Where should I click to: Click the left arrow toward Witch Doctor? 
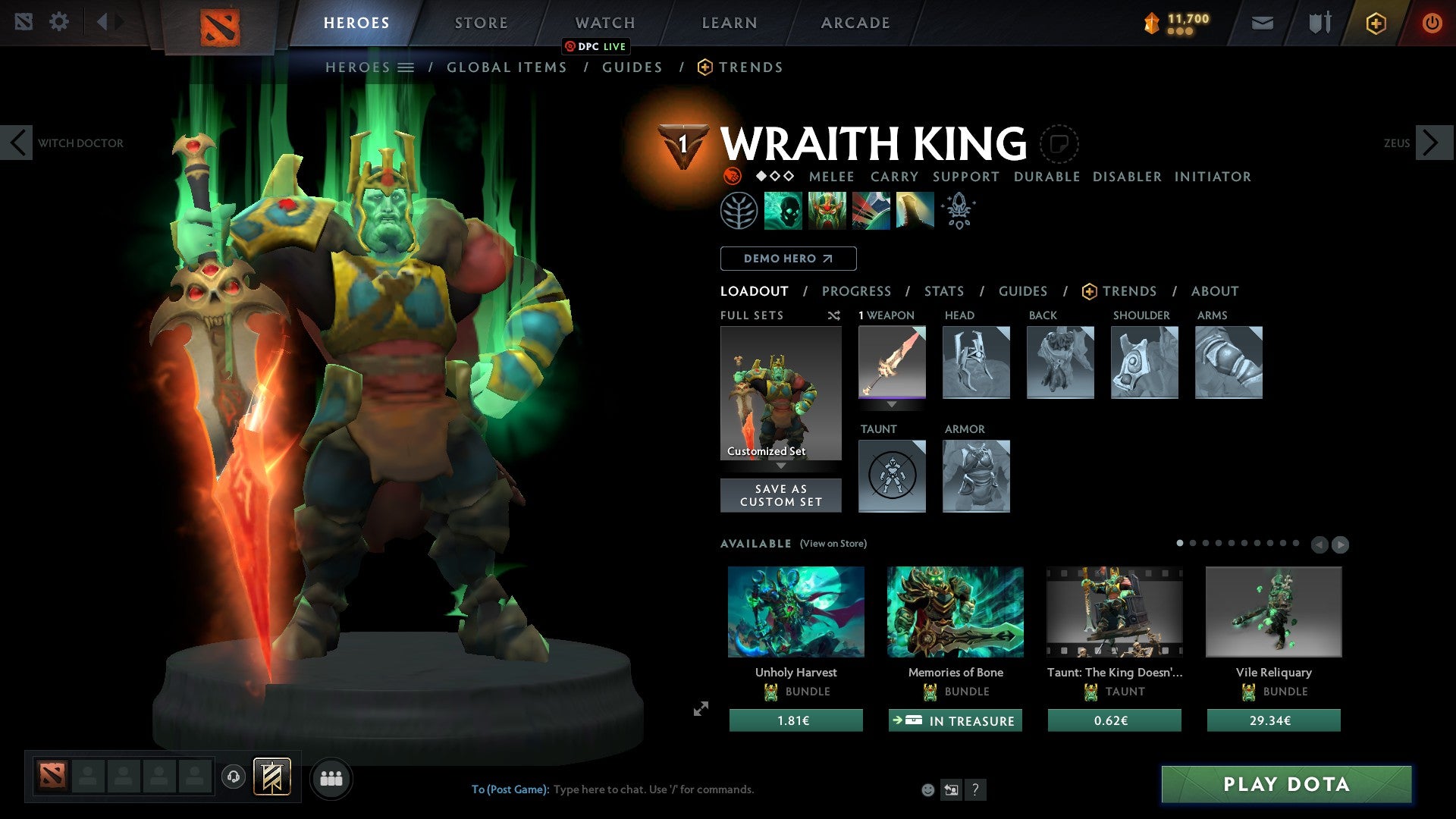17,142
